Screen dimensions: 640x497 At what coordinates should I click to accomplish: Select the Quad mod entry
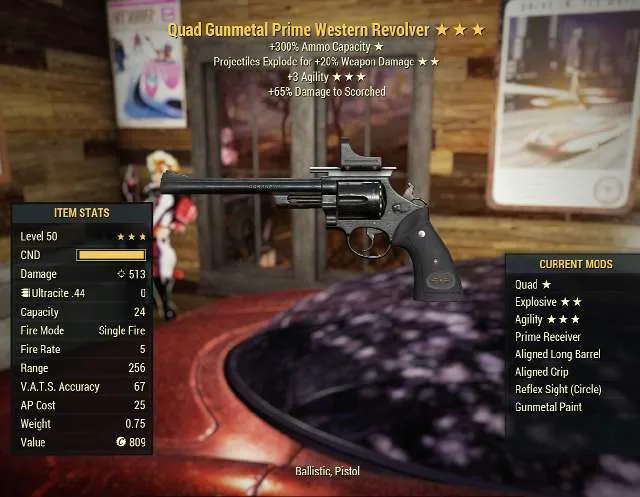pyautogui.click(x=533, y=284)
